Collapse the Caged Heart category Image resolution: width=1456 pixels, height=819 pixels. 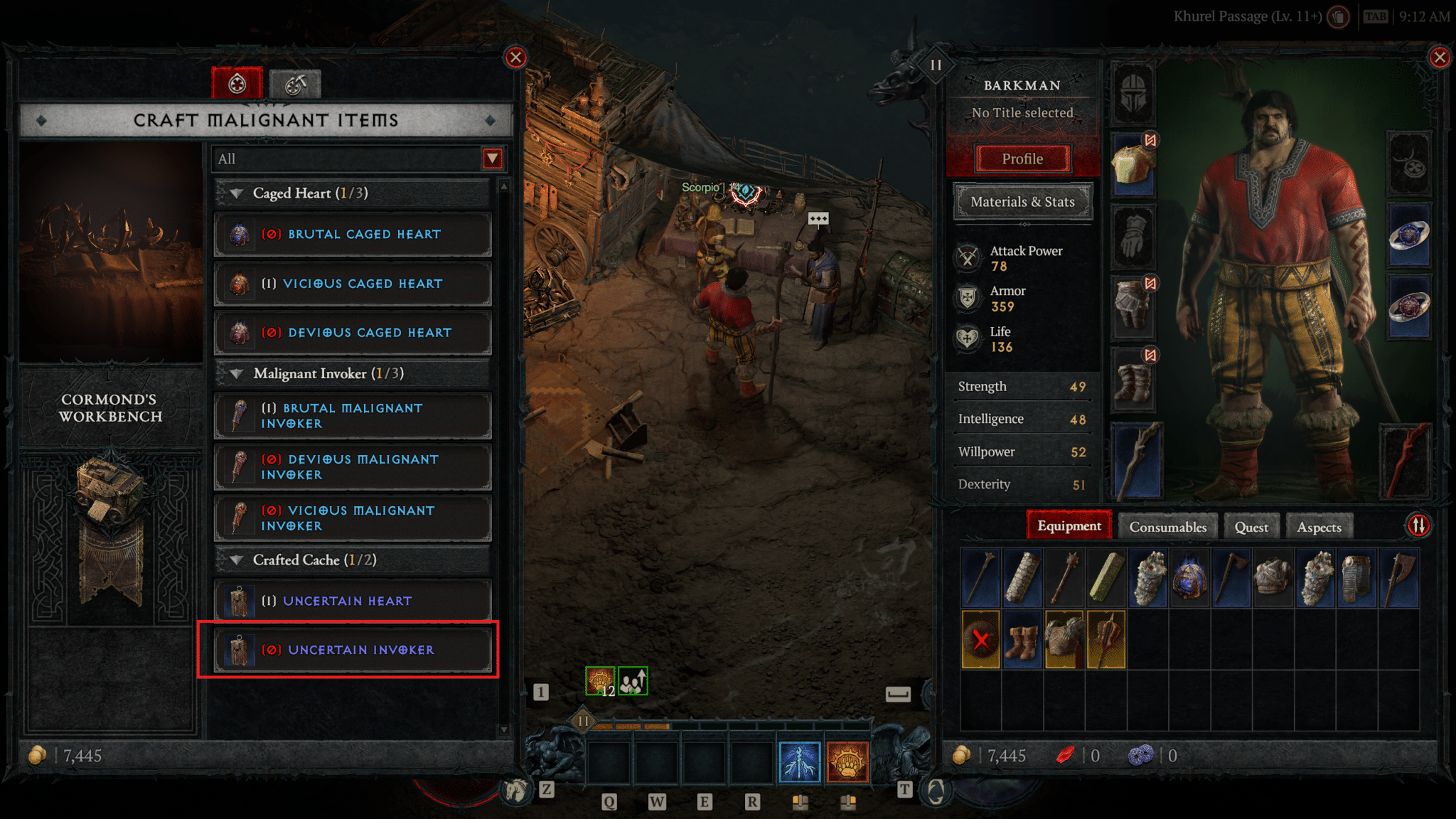[237, 193]
